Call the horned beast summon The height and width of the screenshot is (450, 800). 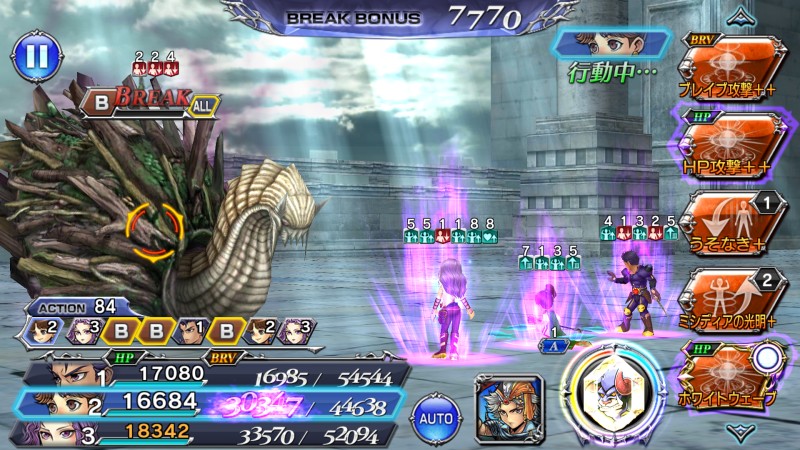[x=611, y=395]
